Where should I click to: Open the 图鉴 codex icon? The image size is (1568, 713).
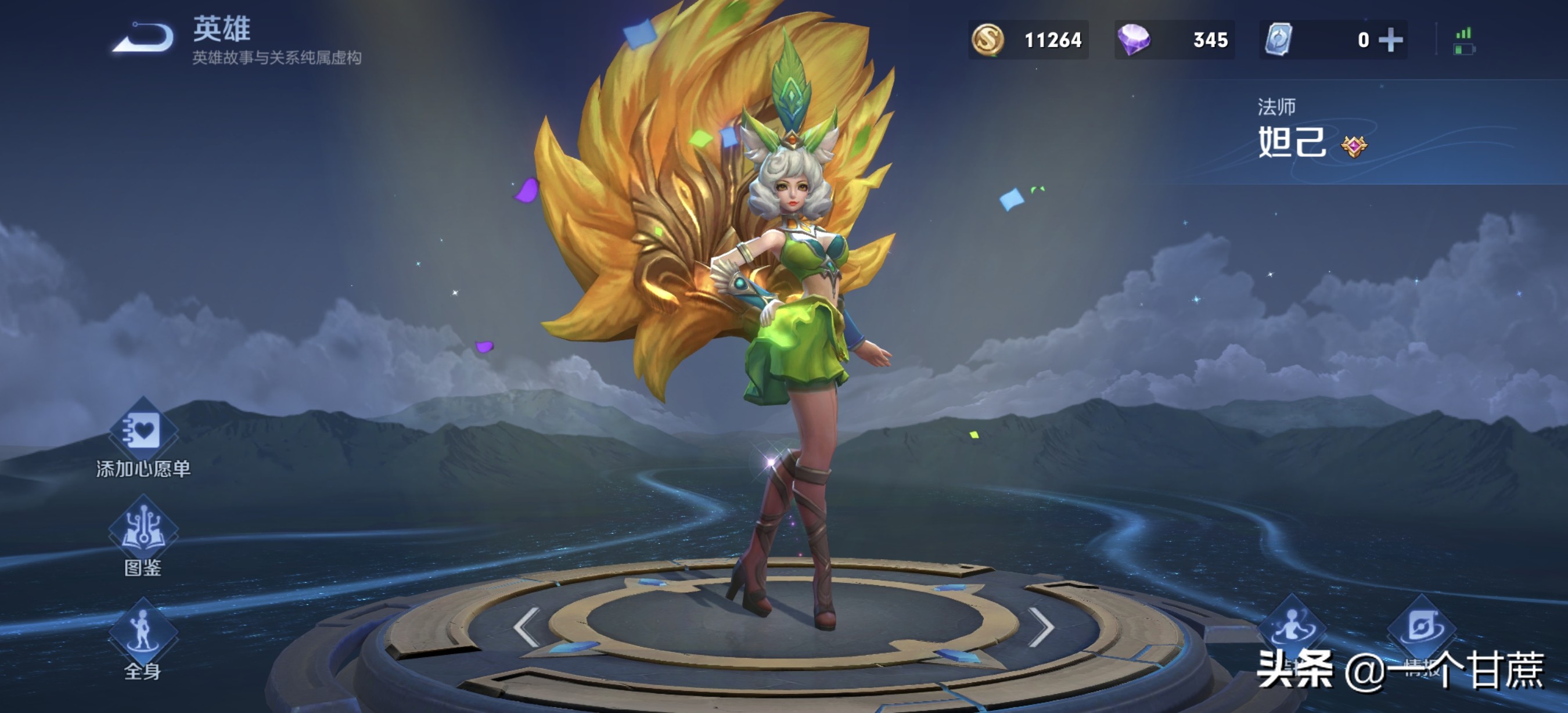143,530
